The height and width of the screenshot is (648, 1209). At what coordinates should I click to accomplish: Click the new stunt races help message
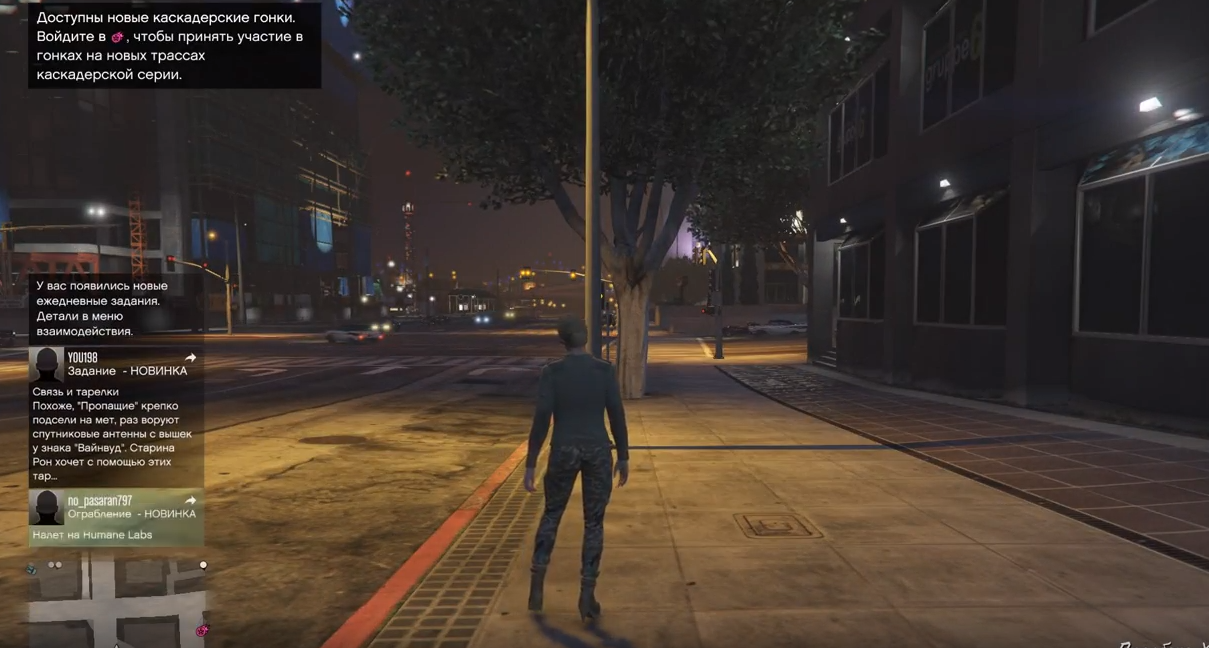click(x=174, y=46)
